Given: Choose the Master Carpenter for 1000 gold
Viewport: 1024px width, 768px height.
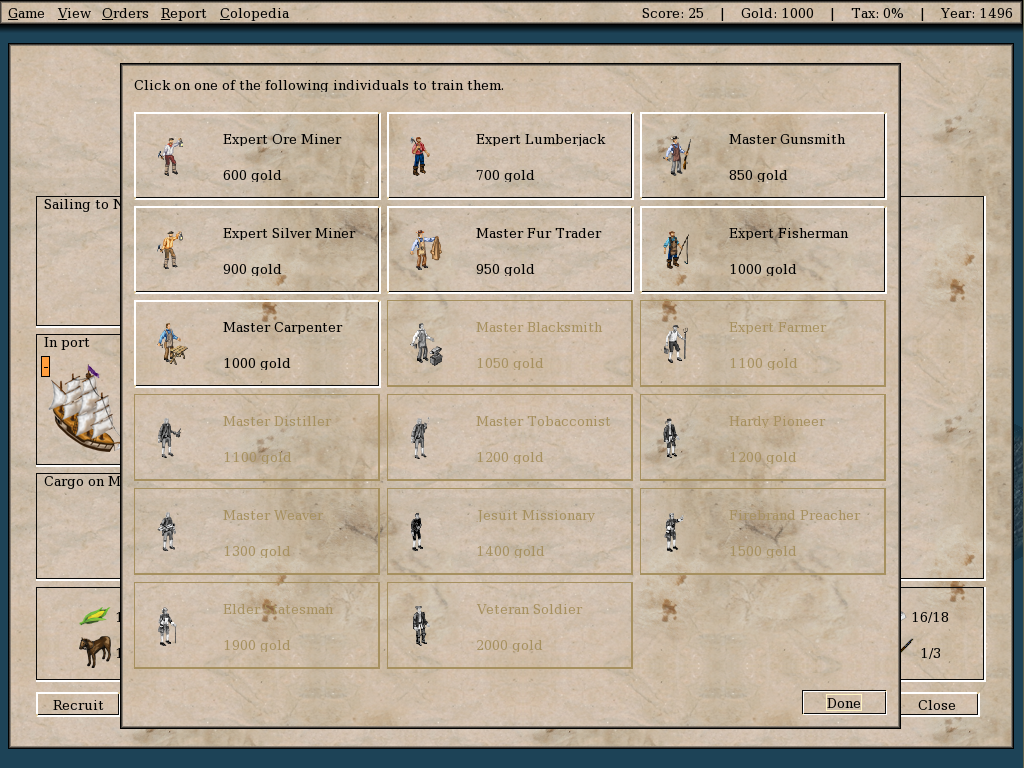Looking at the screenshot, I should click(257, 344).
